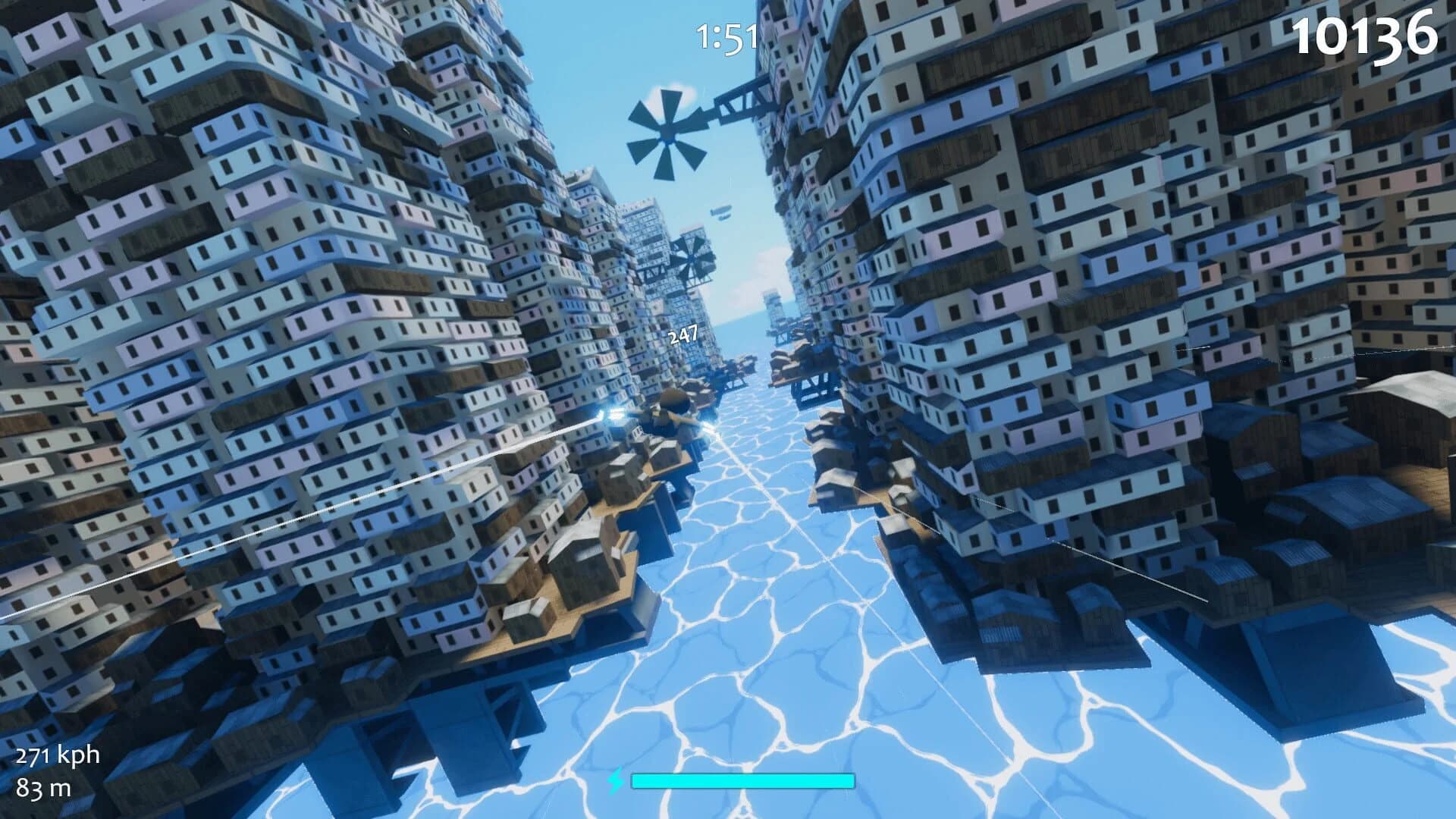Click the small airship in the distant sky
This screenshot has height=819, width=1456.
pos(720,212)
